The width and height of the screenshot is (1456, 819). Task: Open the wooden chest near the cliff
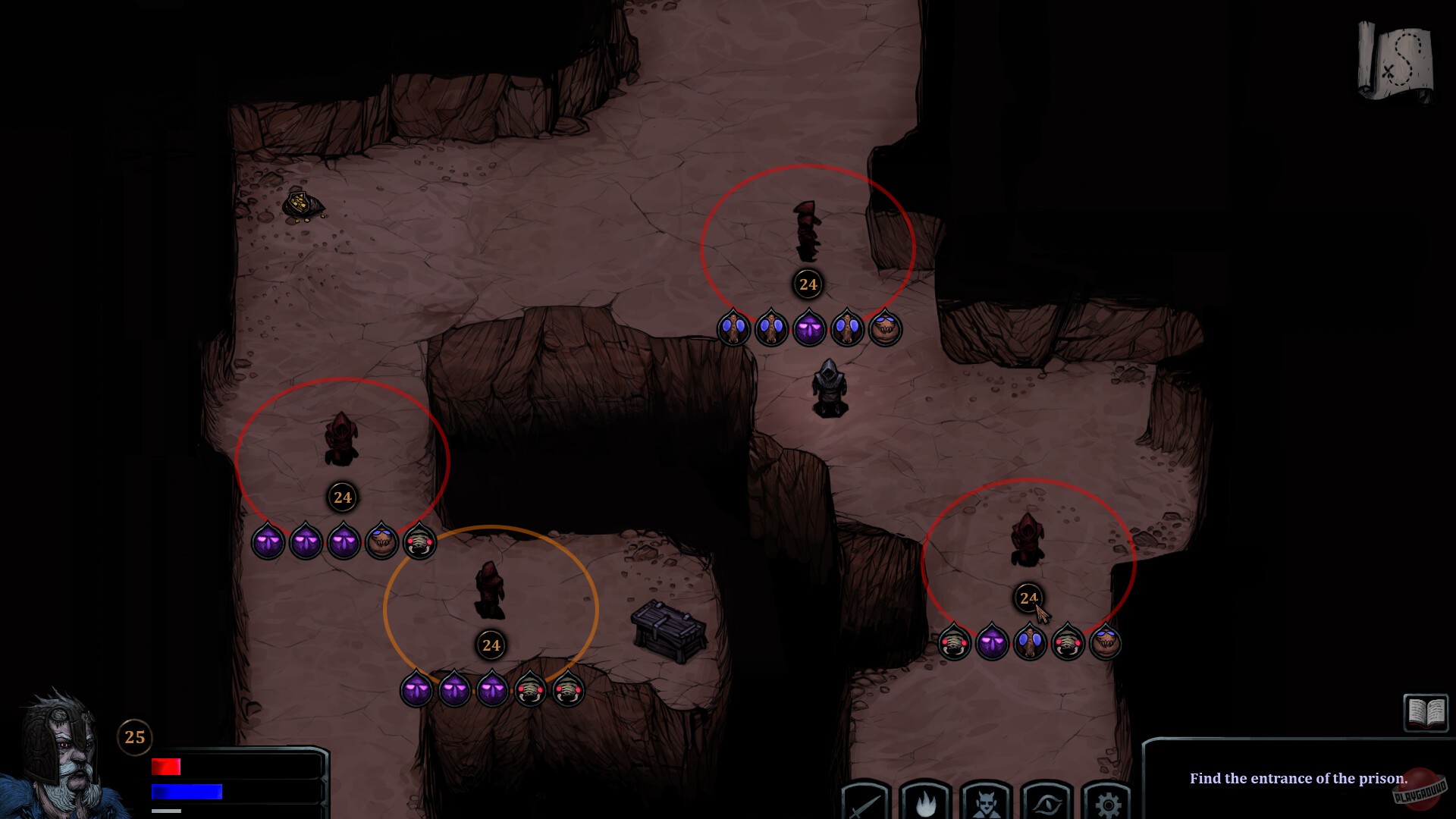click(666, 631)
